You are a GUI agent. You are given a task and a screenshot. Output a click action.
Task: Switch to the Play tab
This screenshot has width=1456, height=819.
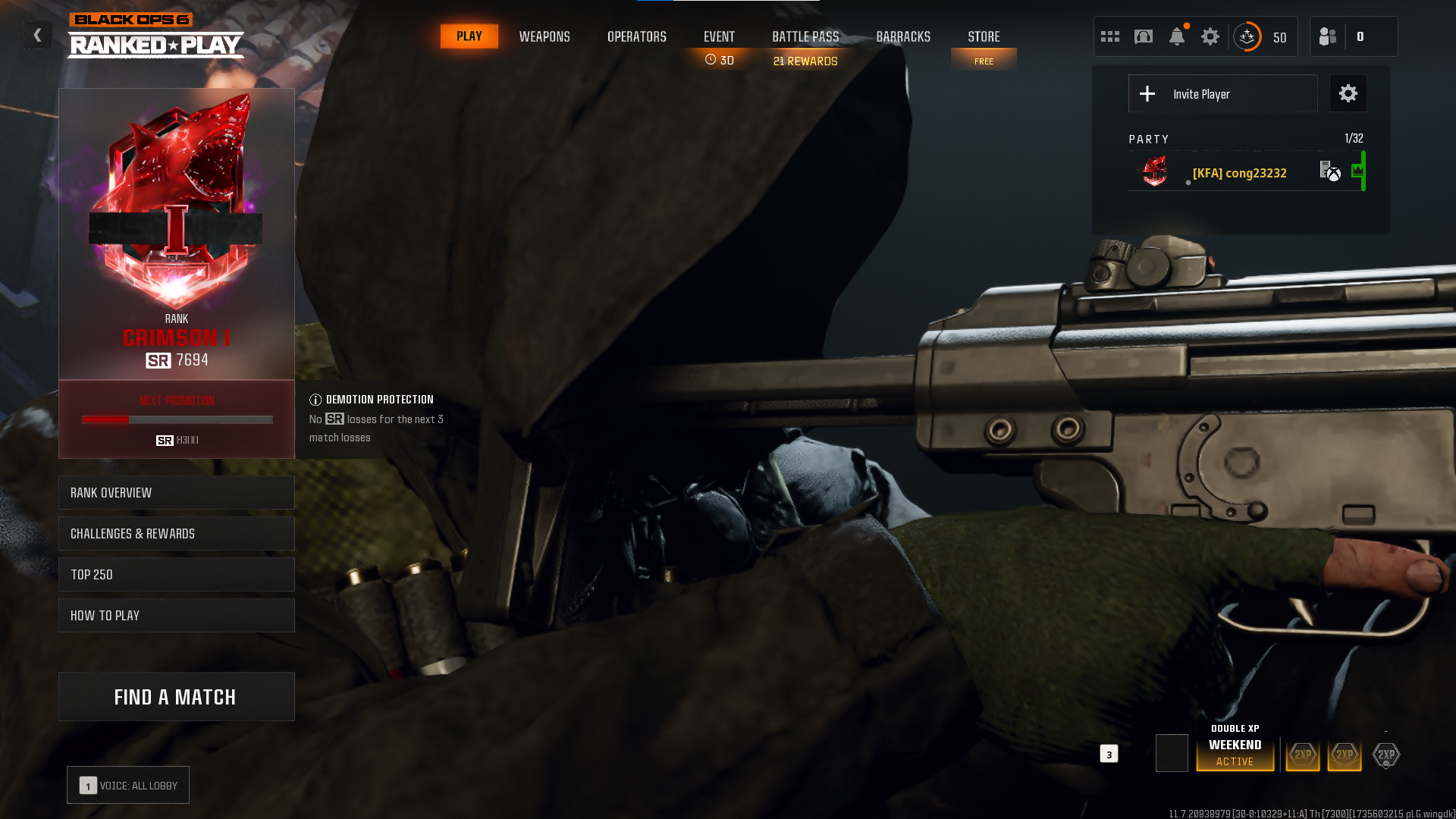click(x=469, y=36)
